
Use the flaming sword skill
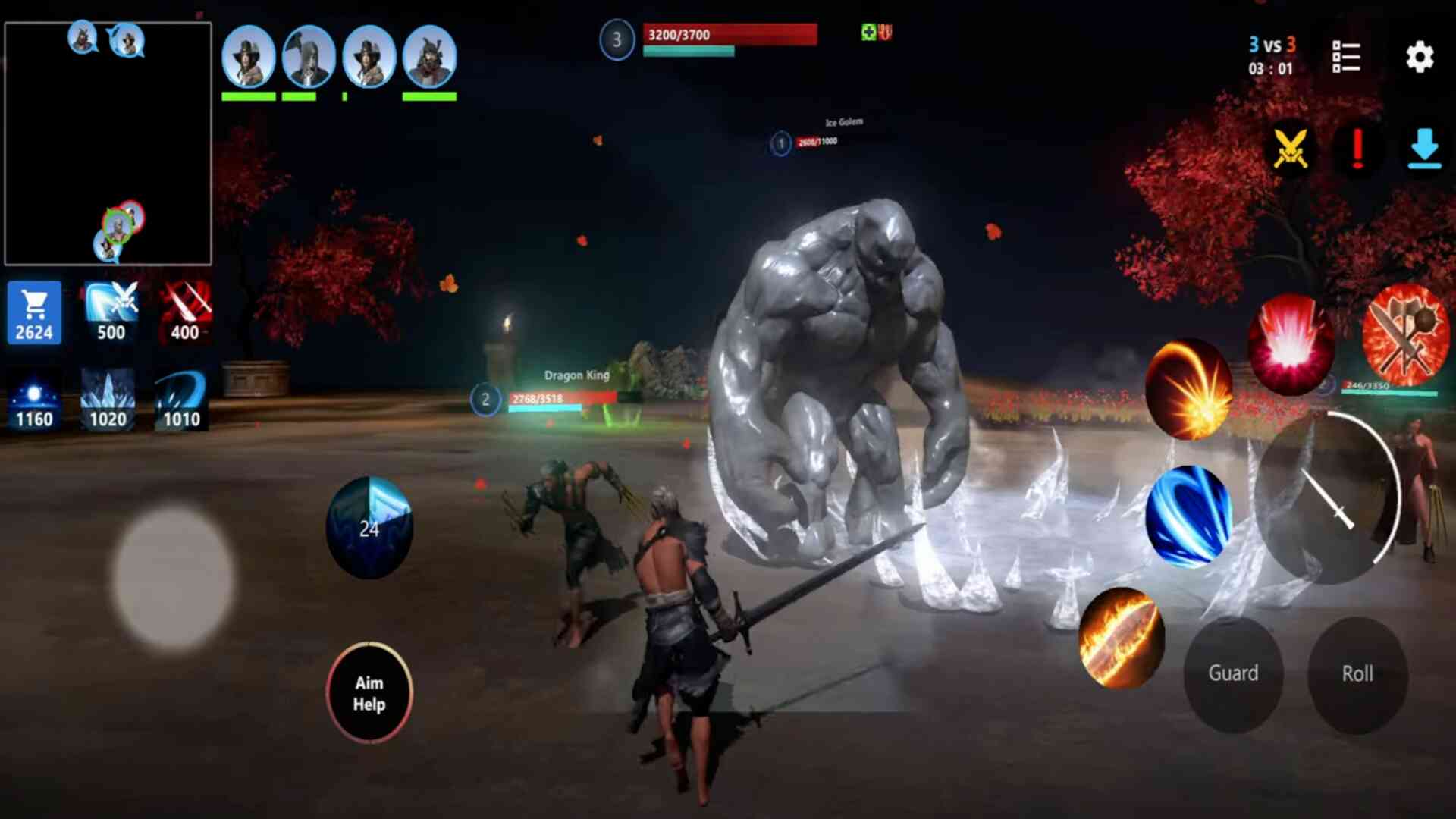coord(1121,638)
